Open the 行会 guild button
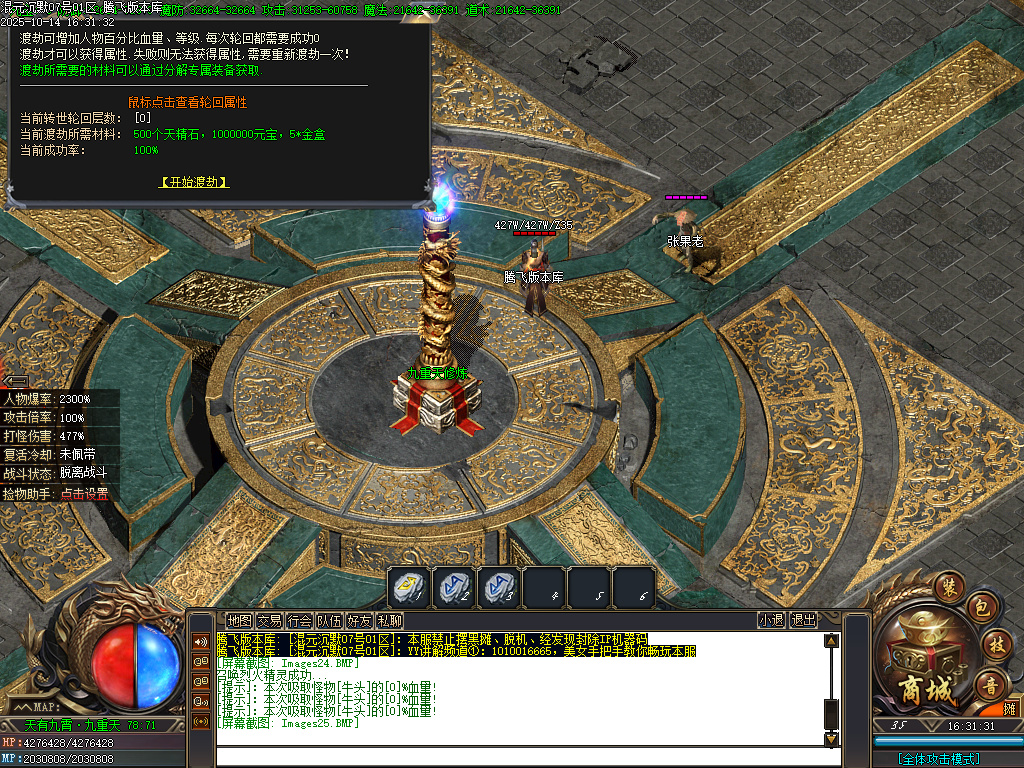The height and width of the screenshot is (768, 1024). click(x=299, y=620)
